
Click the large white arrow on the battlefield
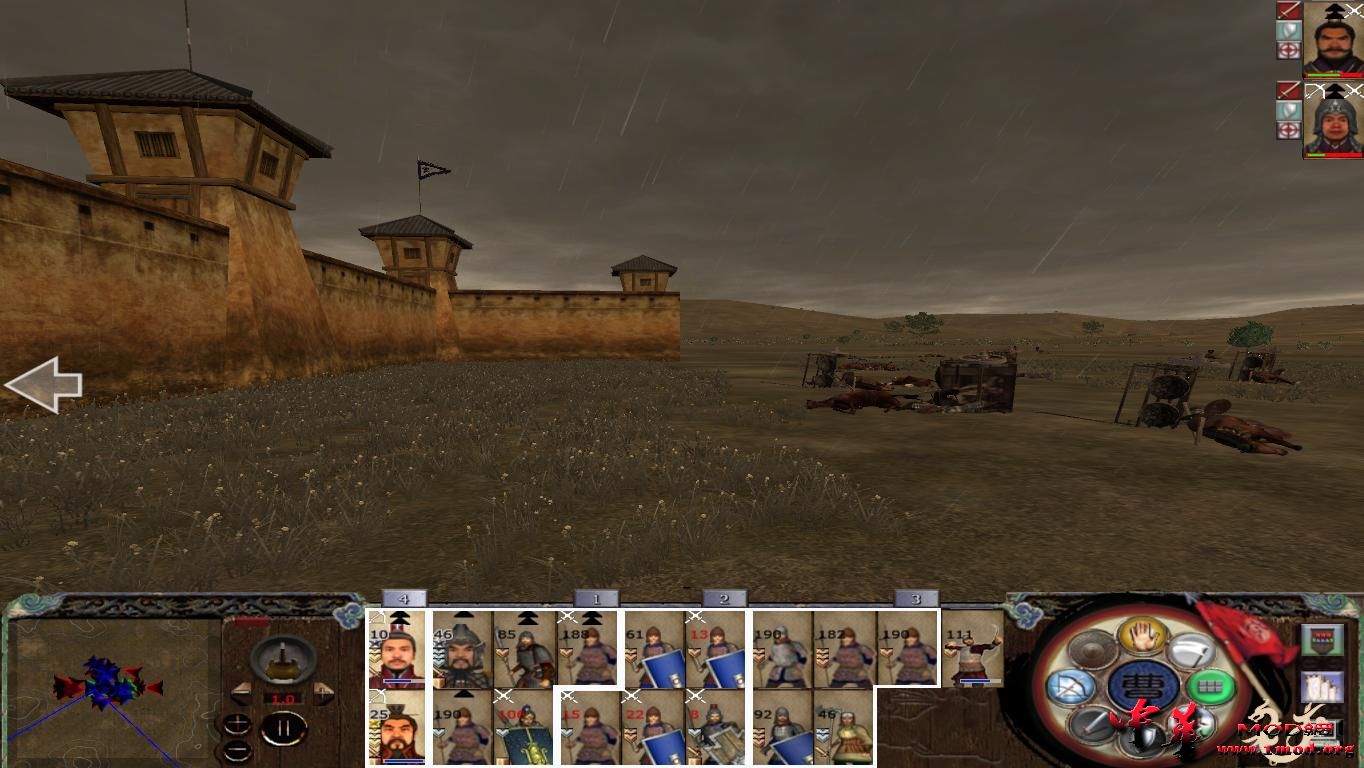pyautogui.click(x=45, y=383)
